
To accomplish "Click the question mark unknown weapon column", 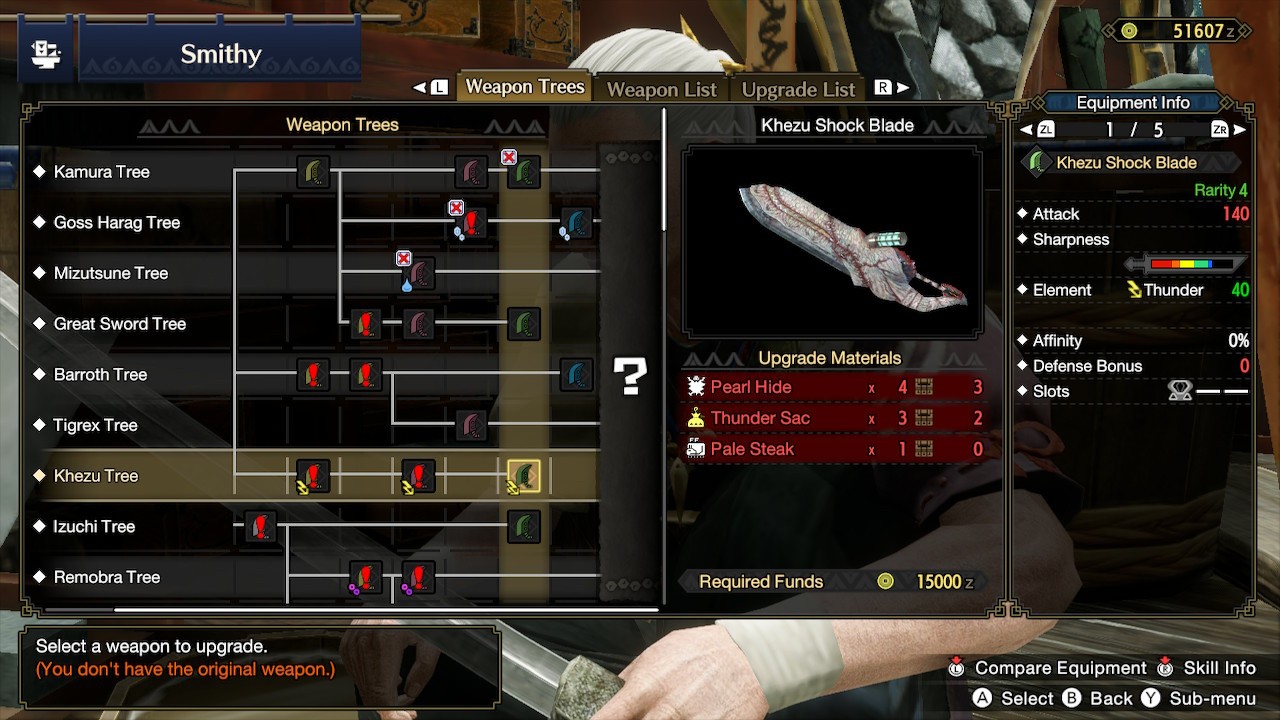I will click(x=630, y=376).
